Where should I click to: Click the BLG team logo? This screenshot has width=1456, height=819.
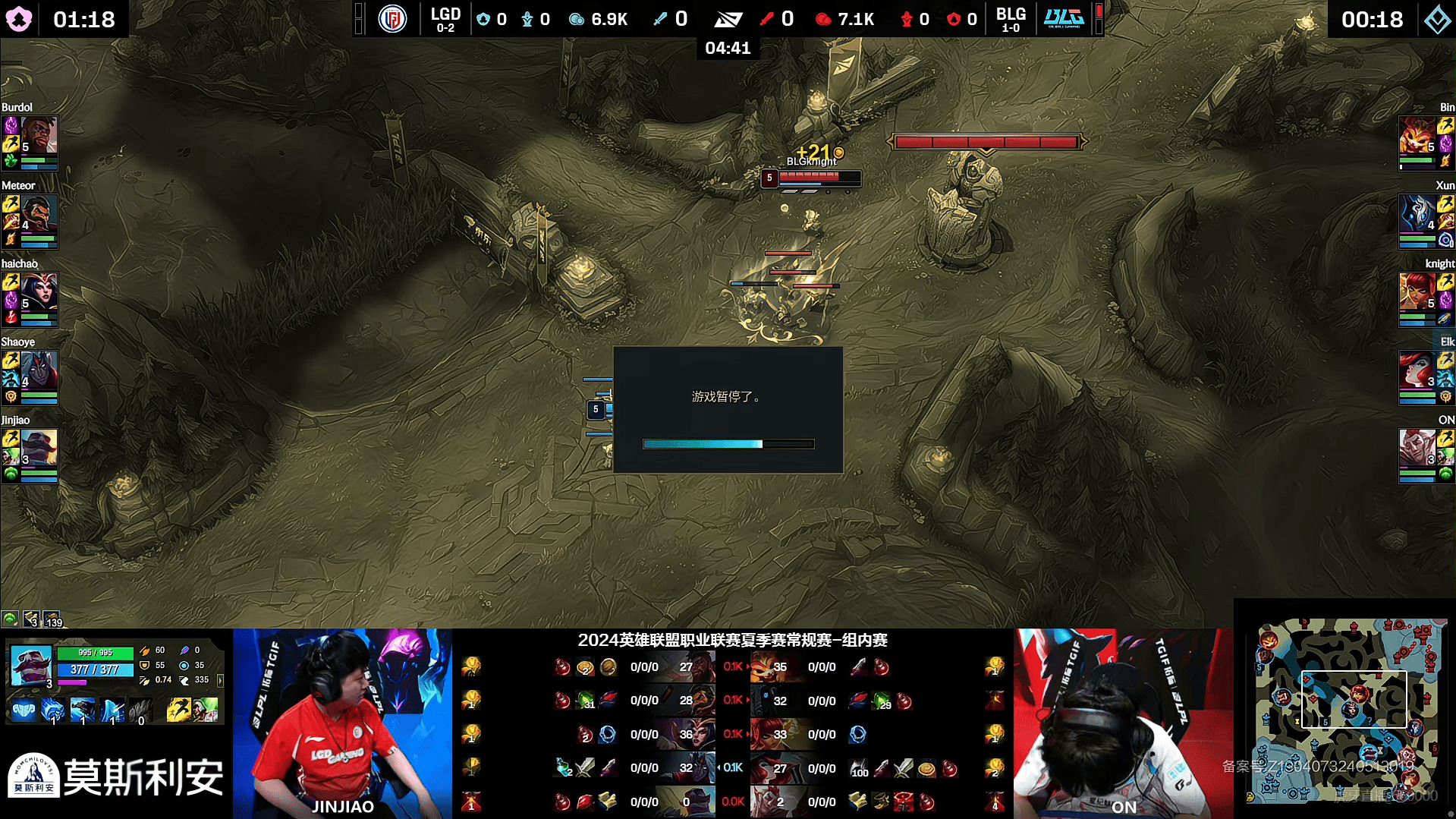click(x=1063, y=18)
